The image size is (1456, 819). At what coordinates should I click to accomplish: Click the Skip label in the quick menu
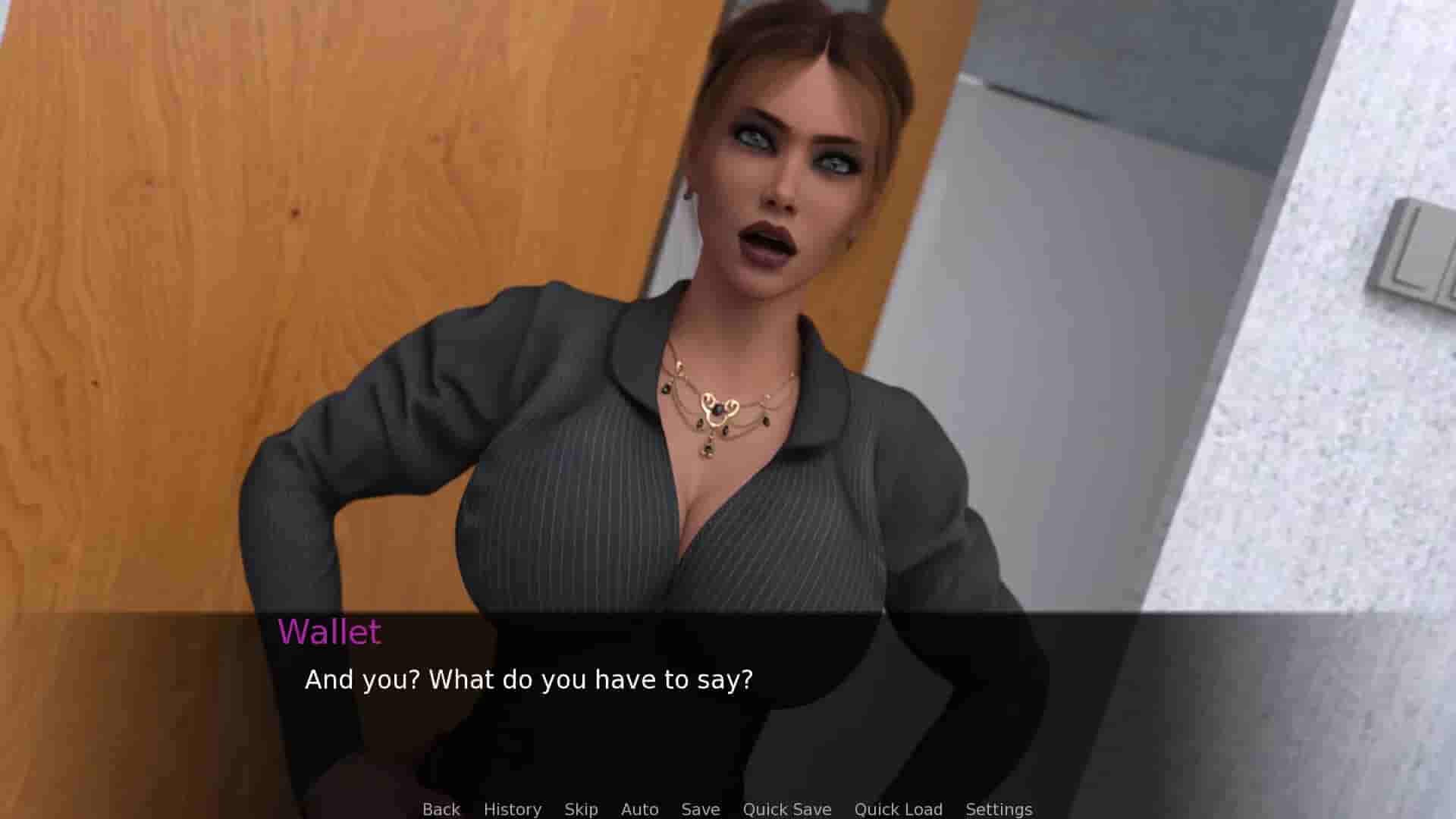point(579,808)
